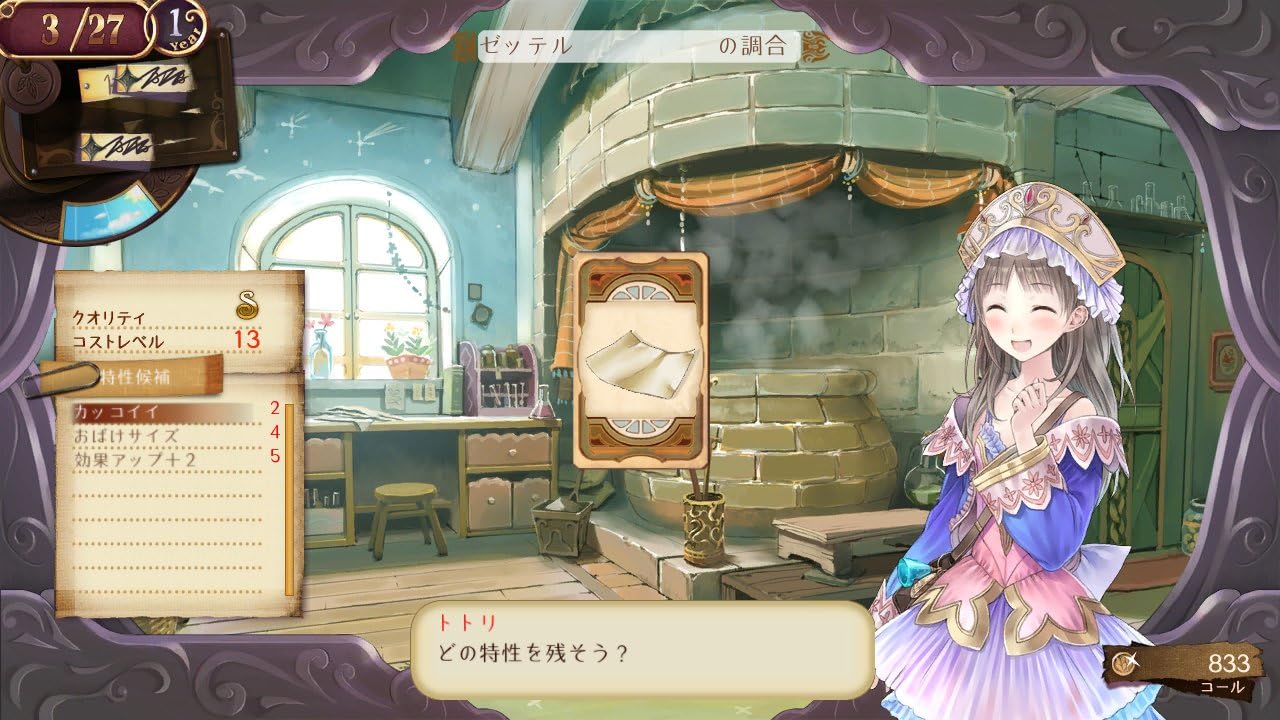Viewport: 1280px width, 720px height.
Task: Click the red gem on Totori's hat
Action: pyautogui.click(x=1028, y=197)
